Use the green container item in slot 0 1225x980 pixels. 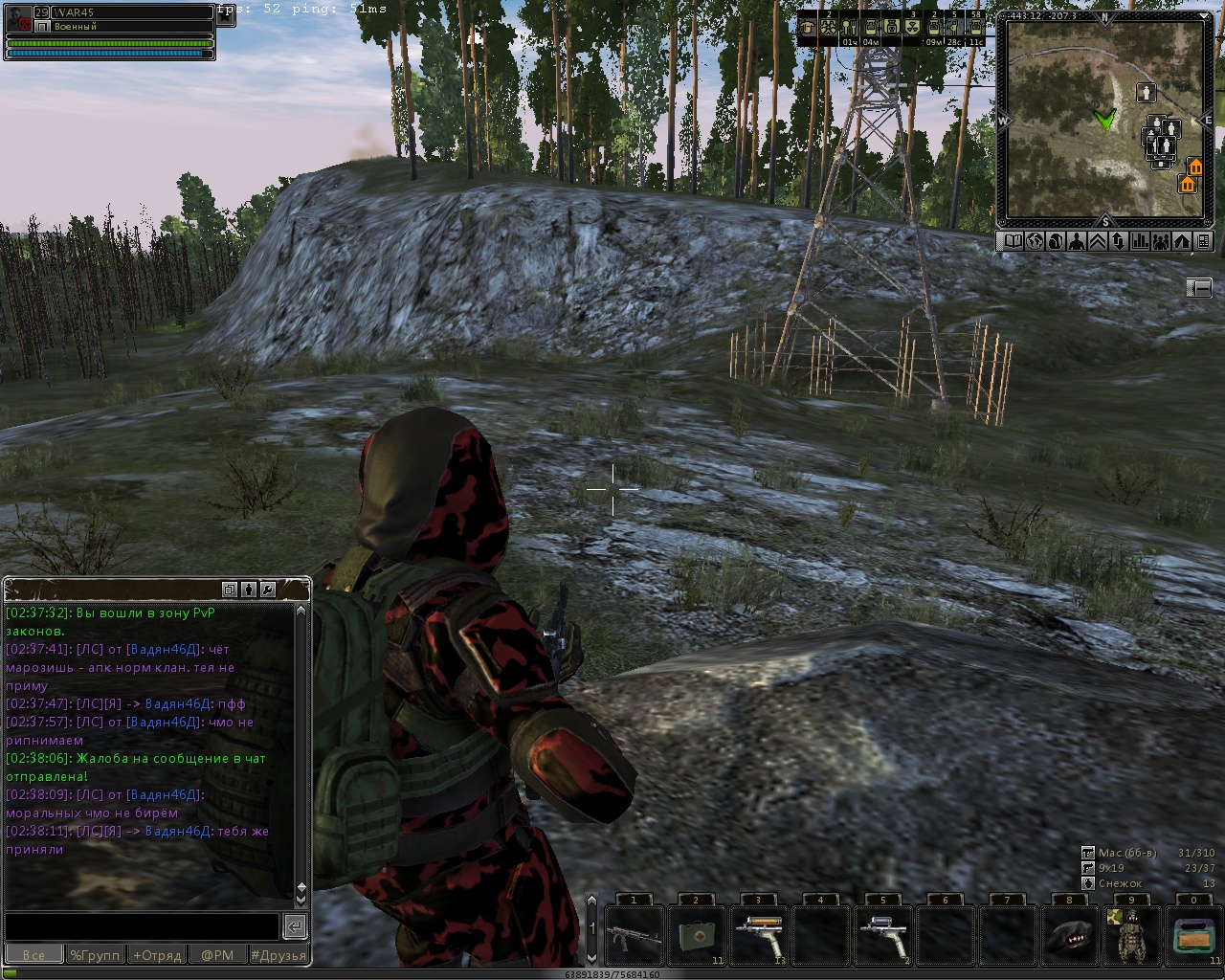pyautogui.click(x=1193, y=935)
